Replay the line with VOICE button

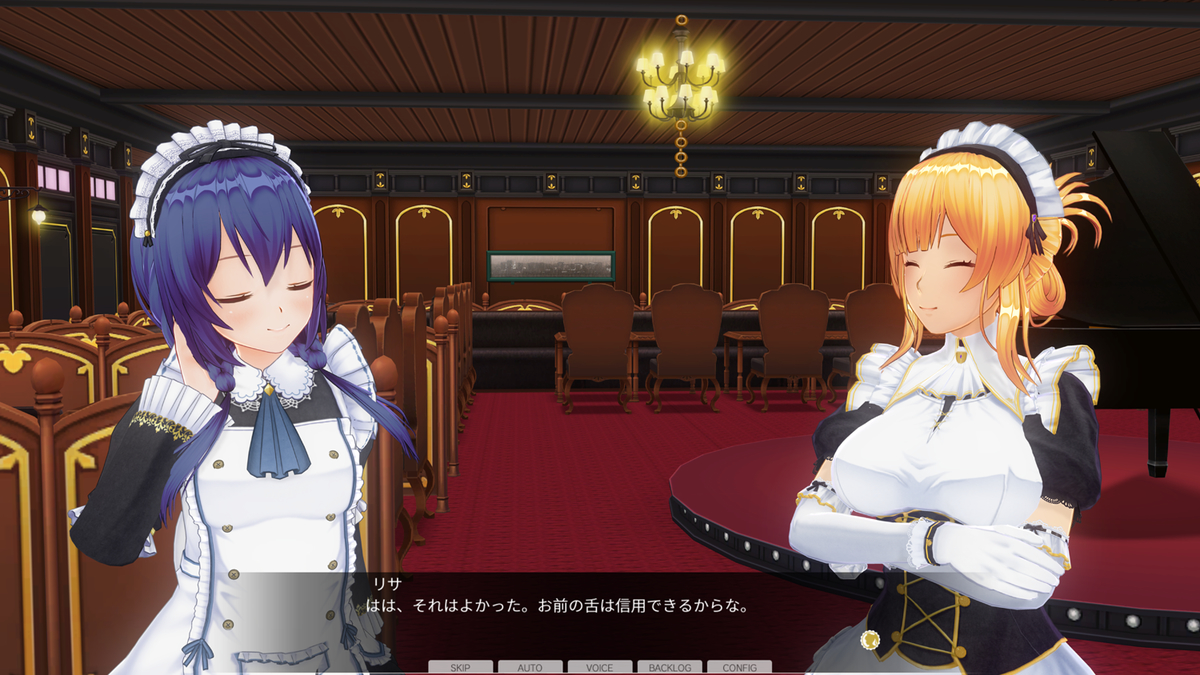click(x=600, y=667)
